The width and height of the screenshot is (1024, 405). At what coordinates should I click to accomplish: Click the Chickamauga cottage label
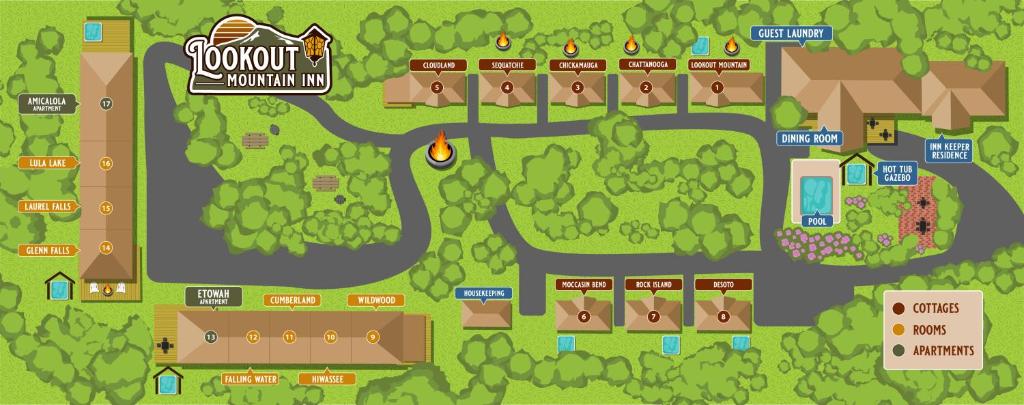pos(577,66)
